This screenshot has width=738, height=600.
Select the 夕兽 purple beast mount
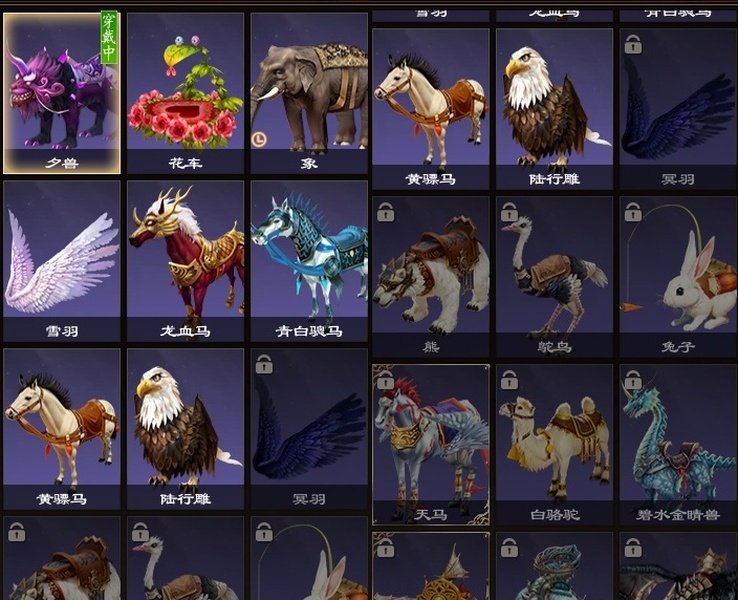tap(62, 92)
